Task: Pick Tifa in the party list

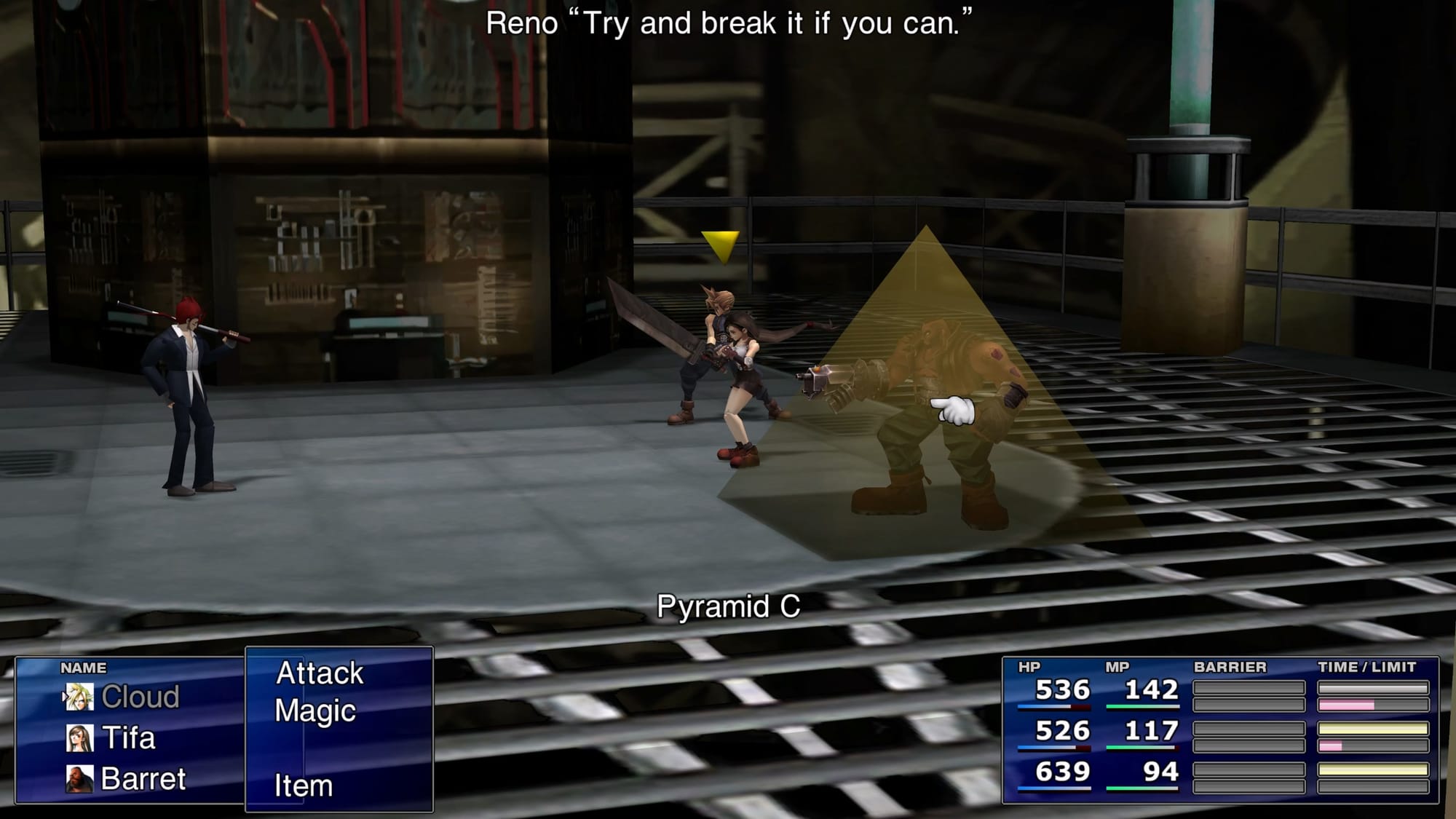Action: pyautogui.click(x=128, y=738)
